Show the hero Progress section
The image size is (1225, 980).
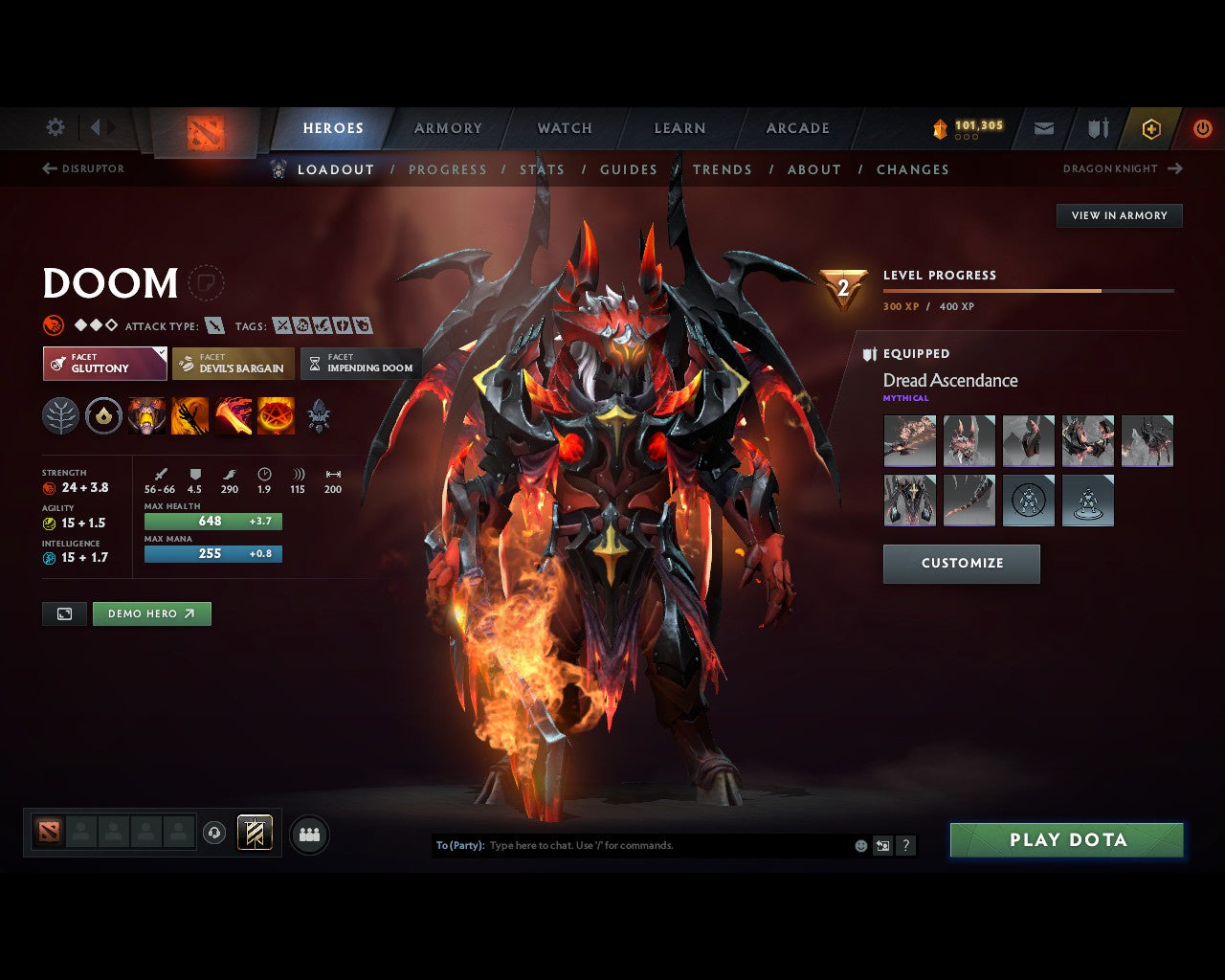[447, 169]
